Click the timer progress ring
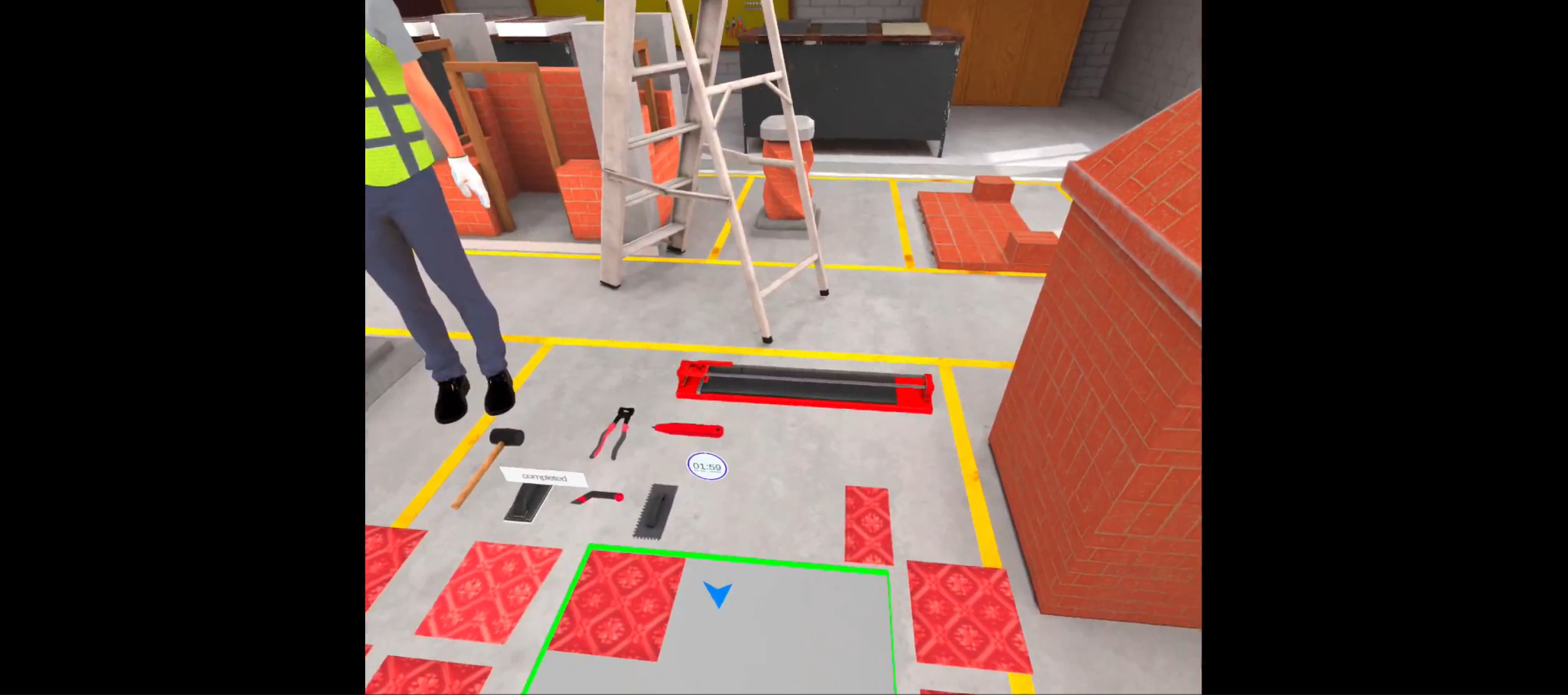This screenshot has width=1568, height=695. 706,467
